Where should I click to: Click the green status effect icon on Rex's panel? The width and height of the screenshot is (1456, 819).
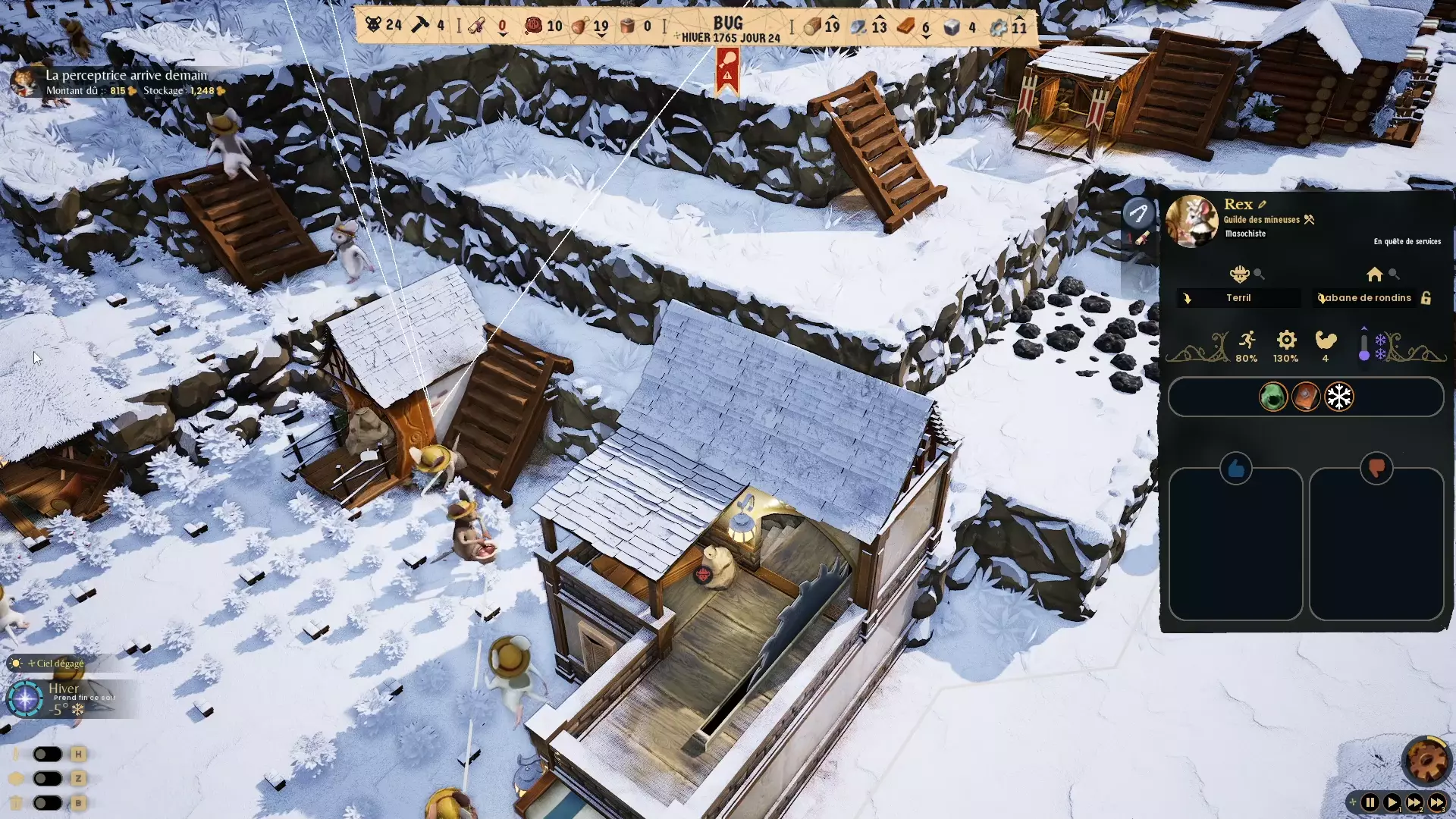pos(1272,397)
